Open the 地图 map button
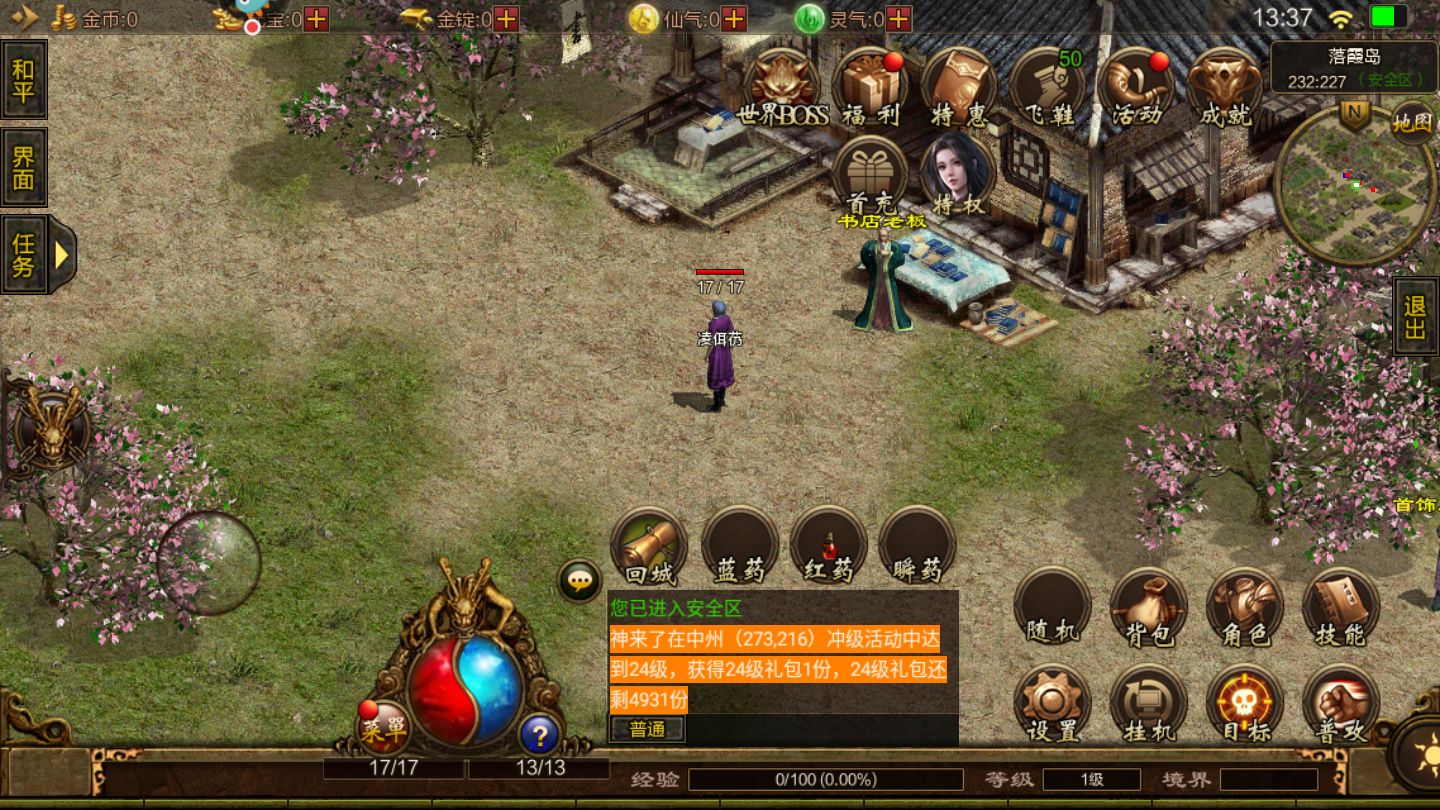The width and height of the screenshot is (1440, 810). (x=1412, y=123)
